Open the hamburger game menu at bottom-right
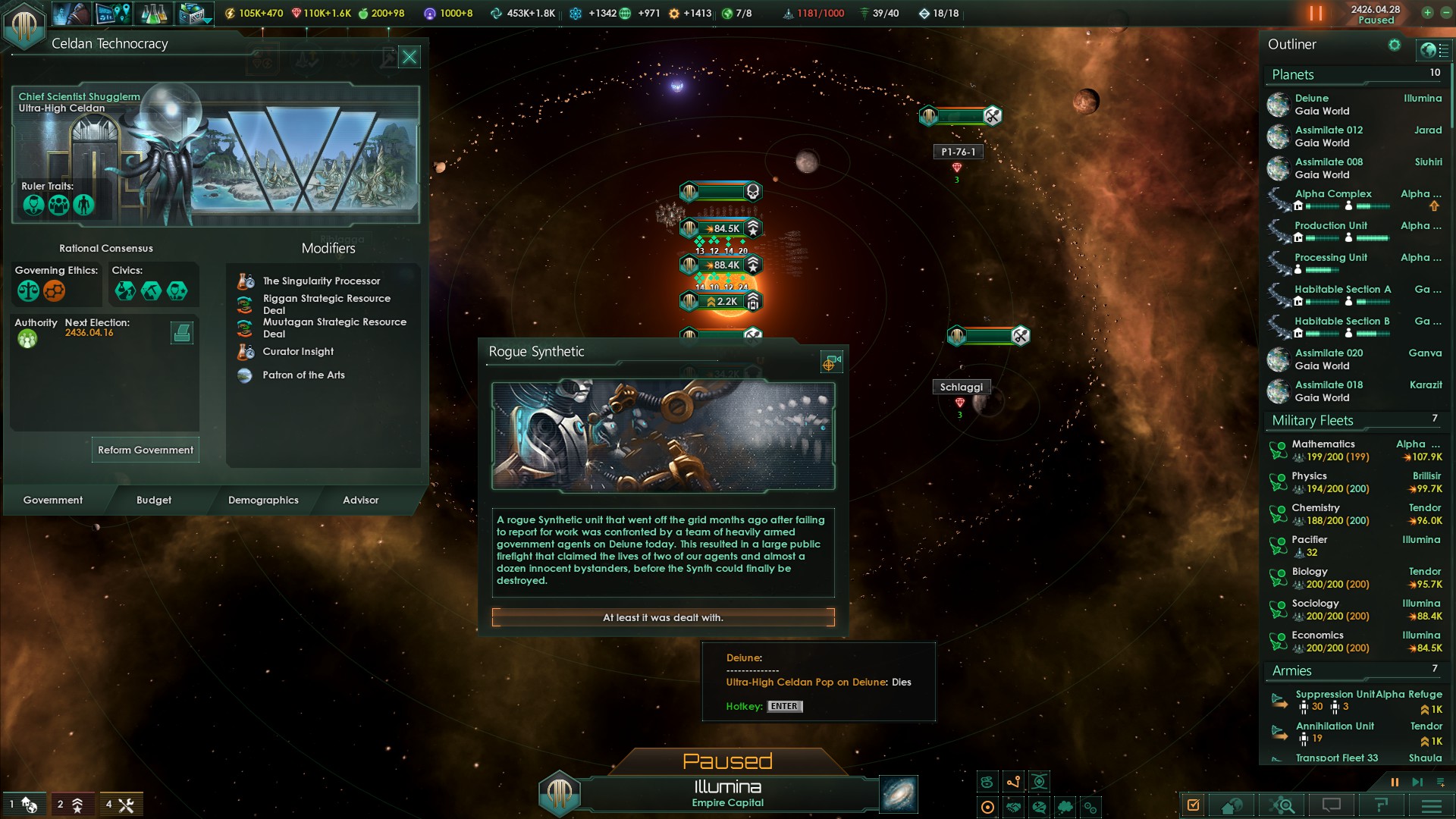The height and width of the screenshot is (819, 1456). tap(1430, 805)
